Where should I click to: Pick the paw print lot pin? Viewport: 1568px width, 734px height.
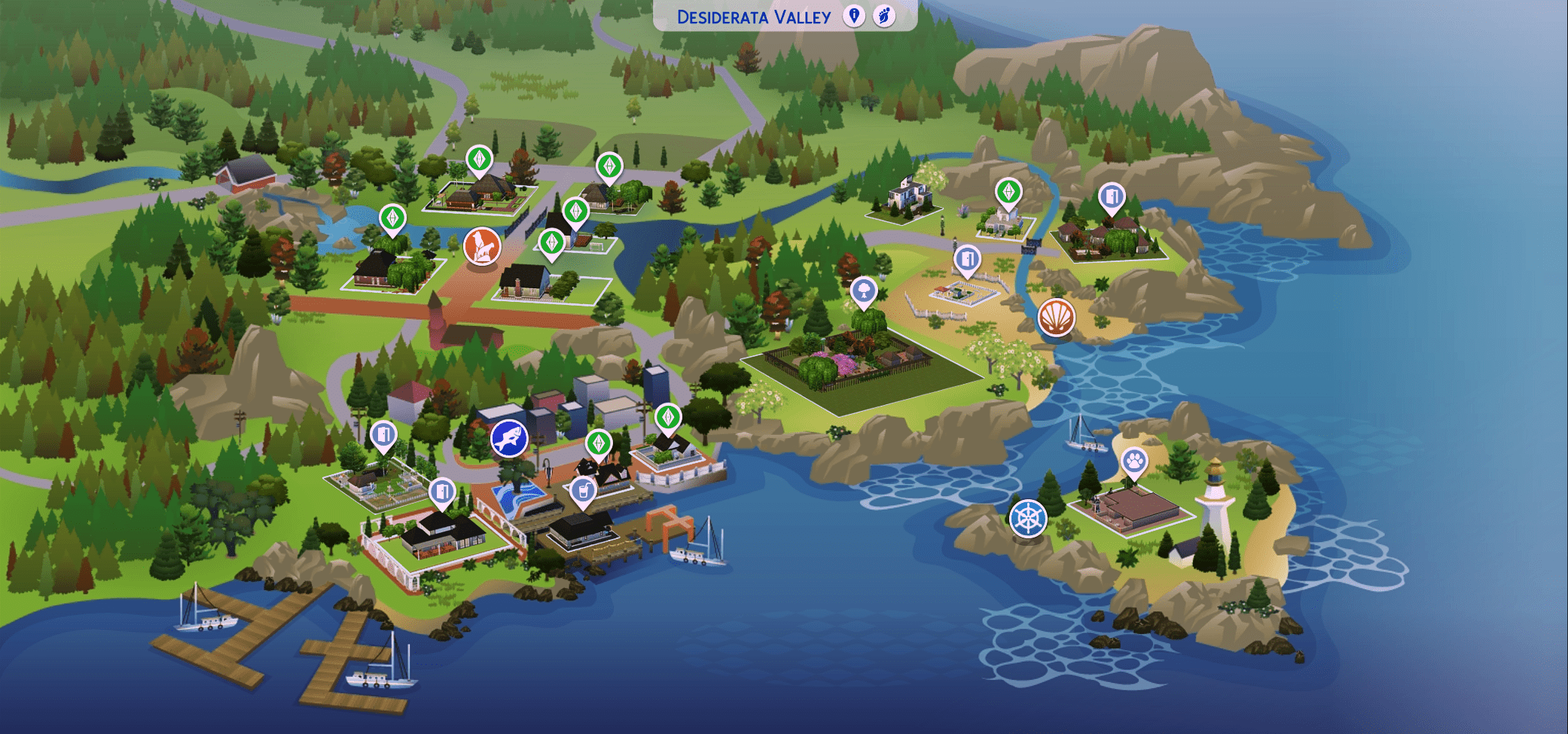tap(1134, 460)
